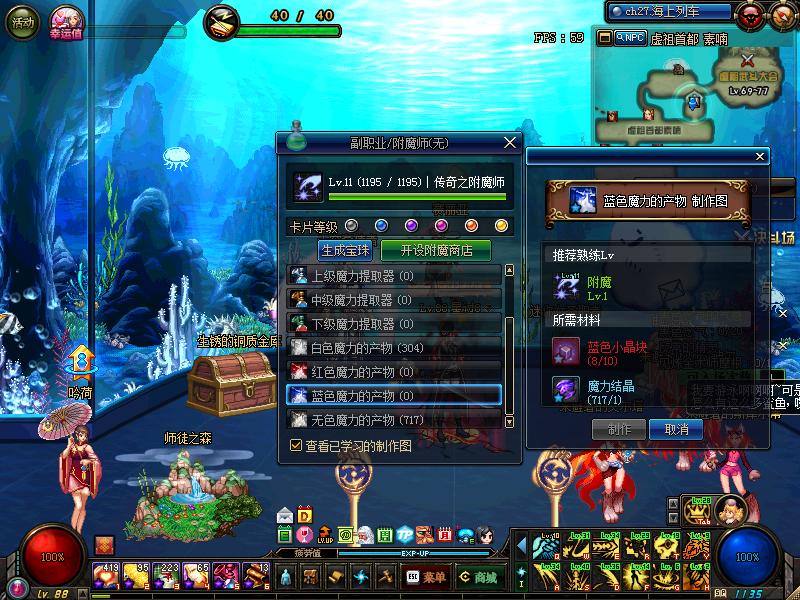Click the 生成宝珠 button
Viewport: 800px width, 600px height.
(x=344, y=250)
